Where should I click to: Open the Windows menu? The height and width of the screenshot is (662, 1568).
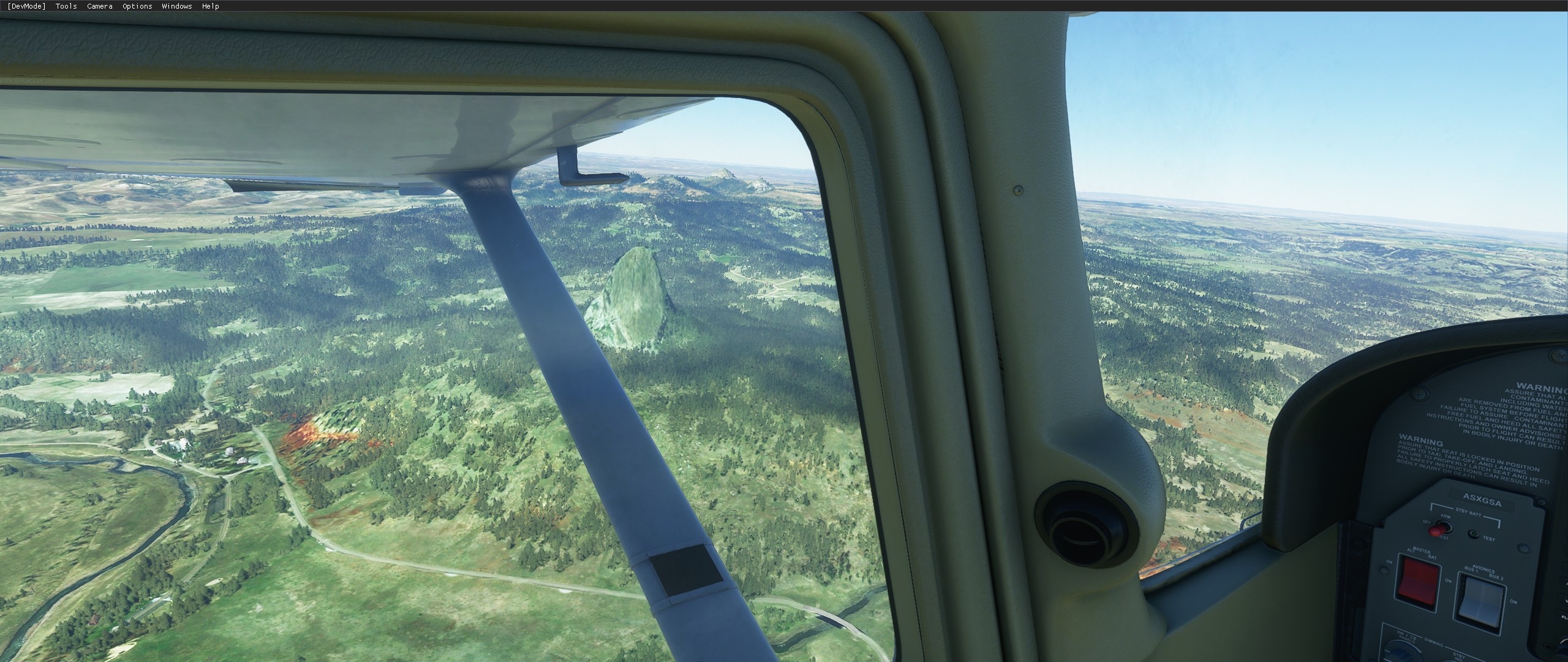tap(176, 6)
